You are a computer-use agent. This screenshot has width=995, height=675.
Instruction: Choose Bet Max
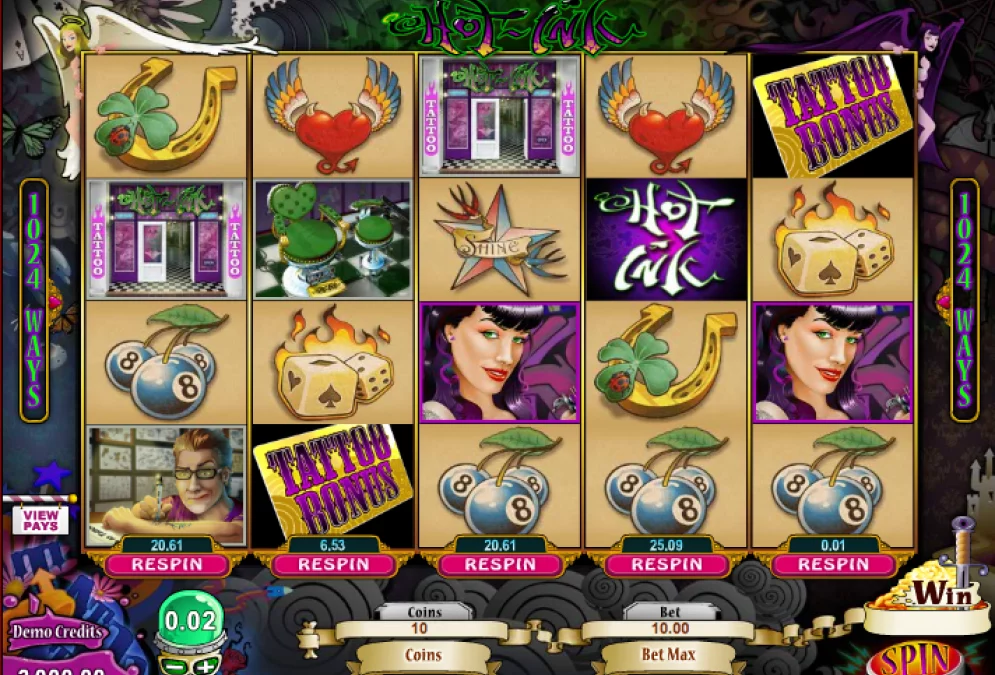tap(669, 656)
